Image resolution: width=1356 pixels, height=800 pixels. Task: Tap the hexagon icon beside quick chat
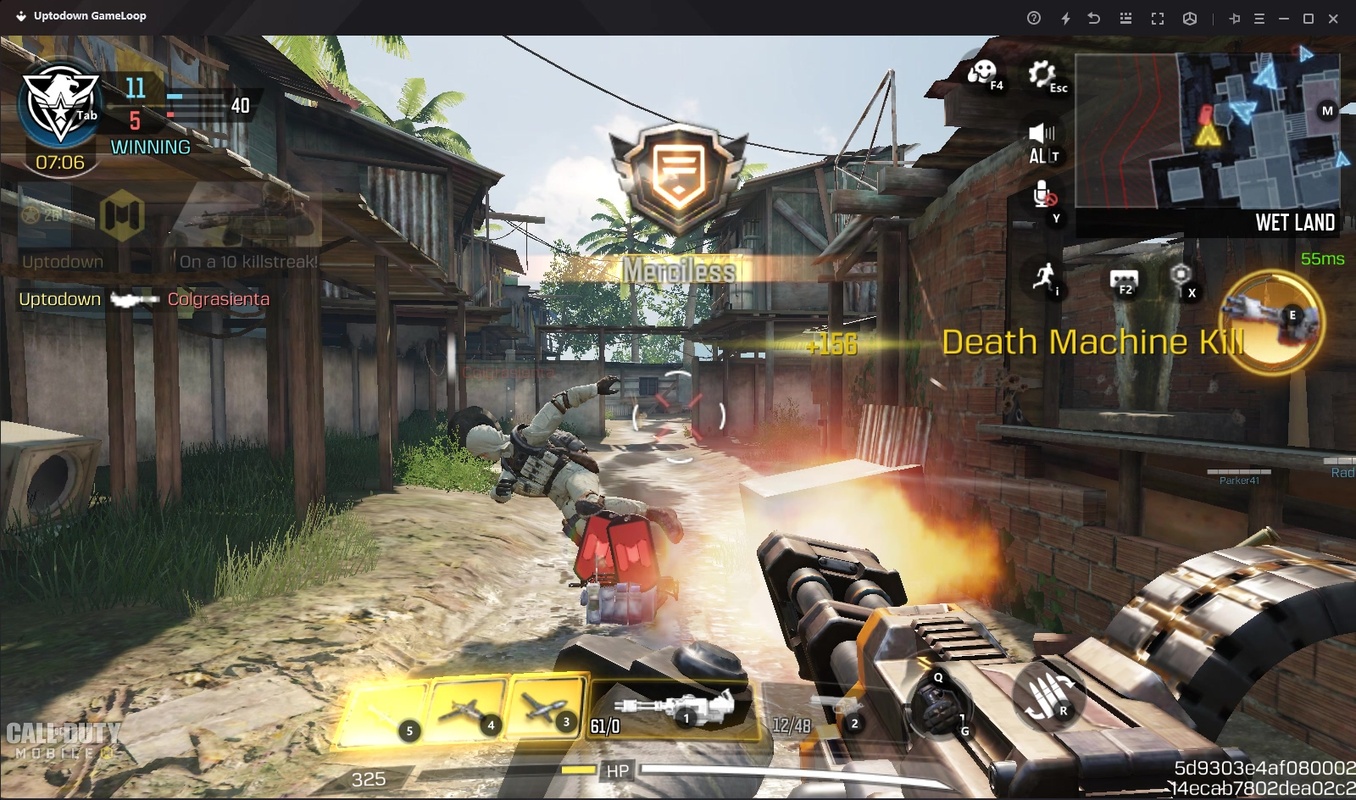(x=1181, y=275)
